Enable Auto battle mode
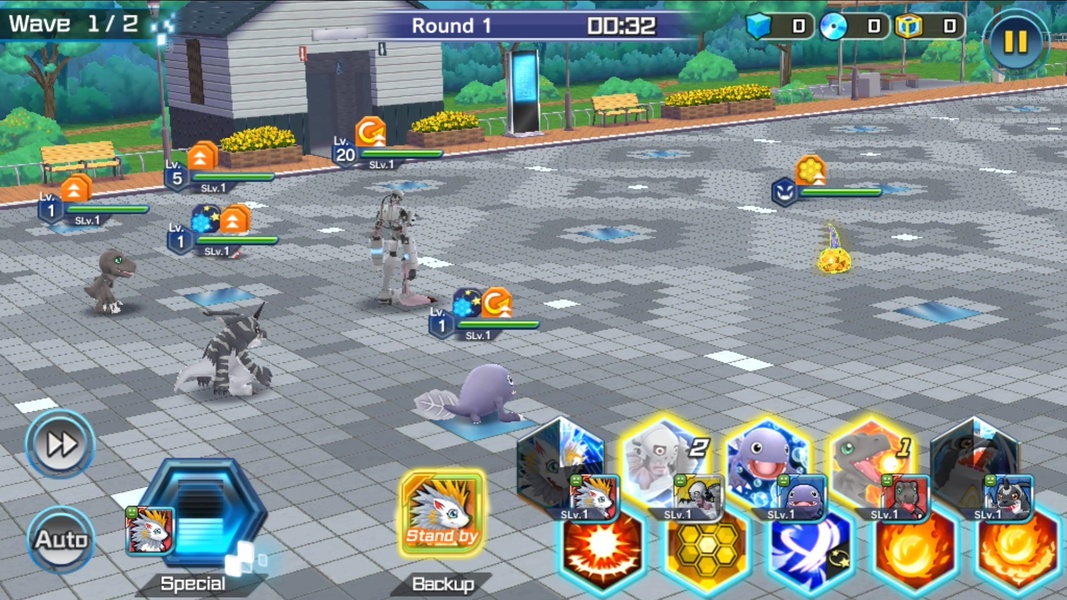 click(x=61, y=540)
